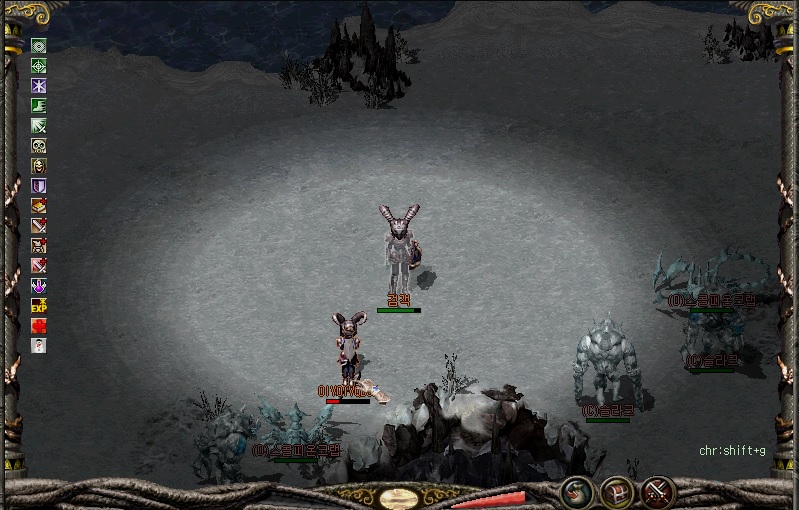
Task: Select the purple potion flask icon
Action: (39, 286)
